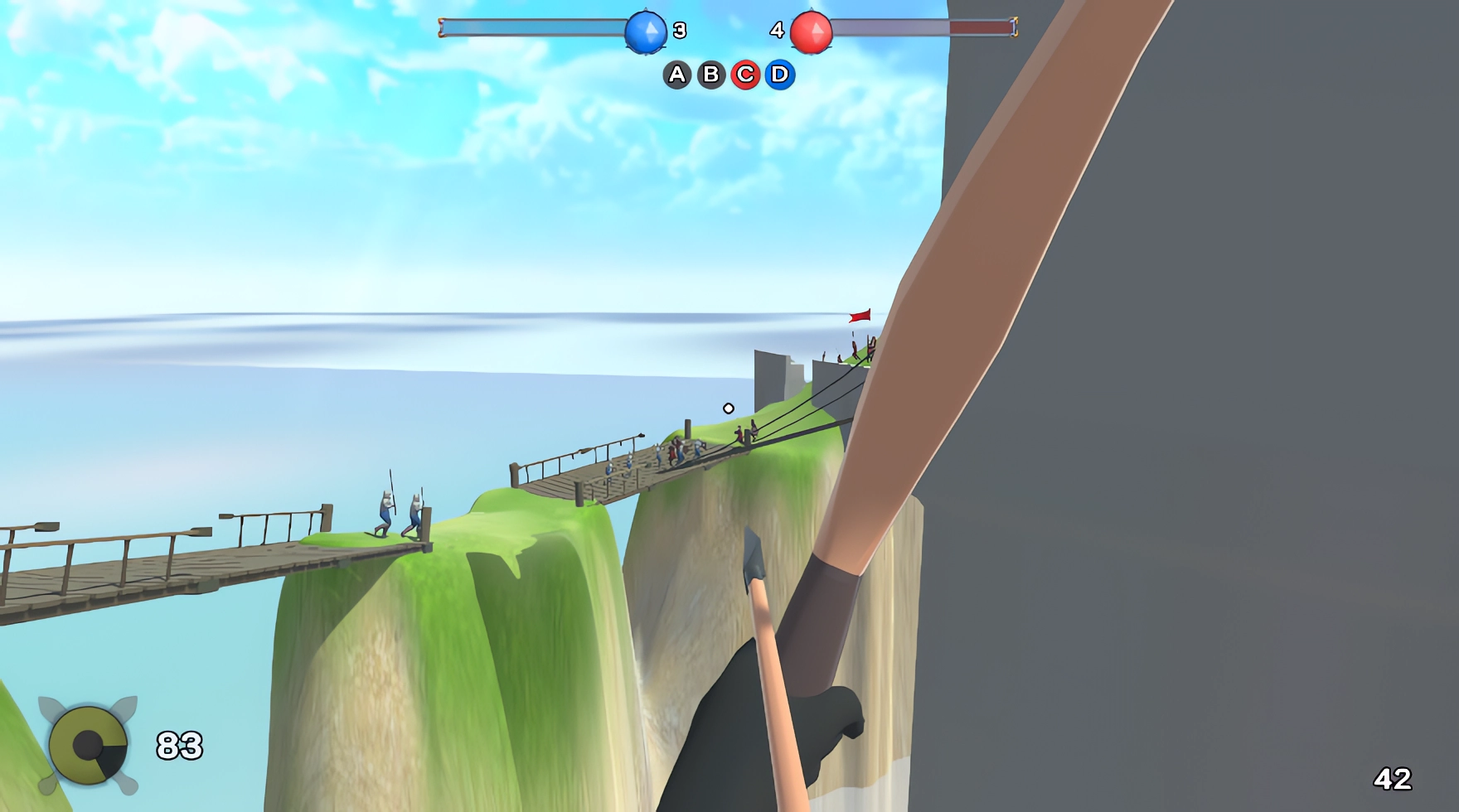Click the control point B badge

click(711, 75)
